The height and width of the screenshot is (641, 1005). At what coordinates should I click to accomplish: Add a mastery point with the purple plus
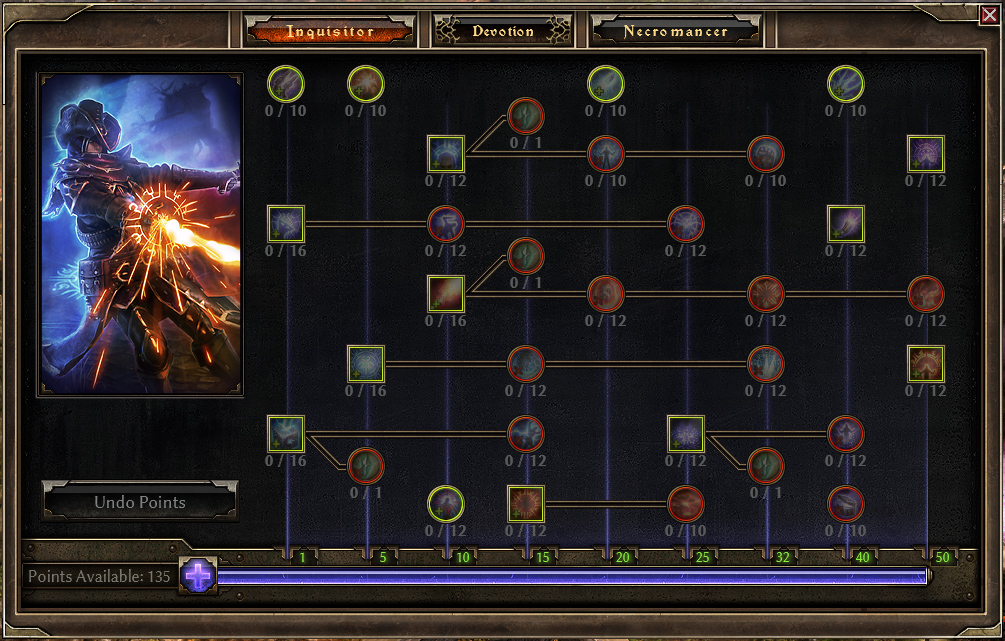[x=198, y=576]
